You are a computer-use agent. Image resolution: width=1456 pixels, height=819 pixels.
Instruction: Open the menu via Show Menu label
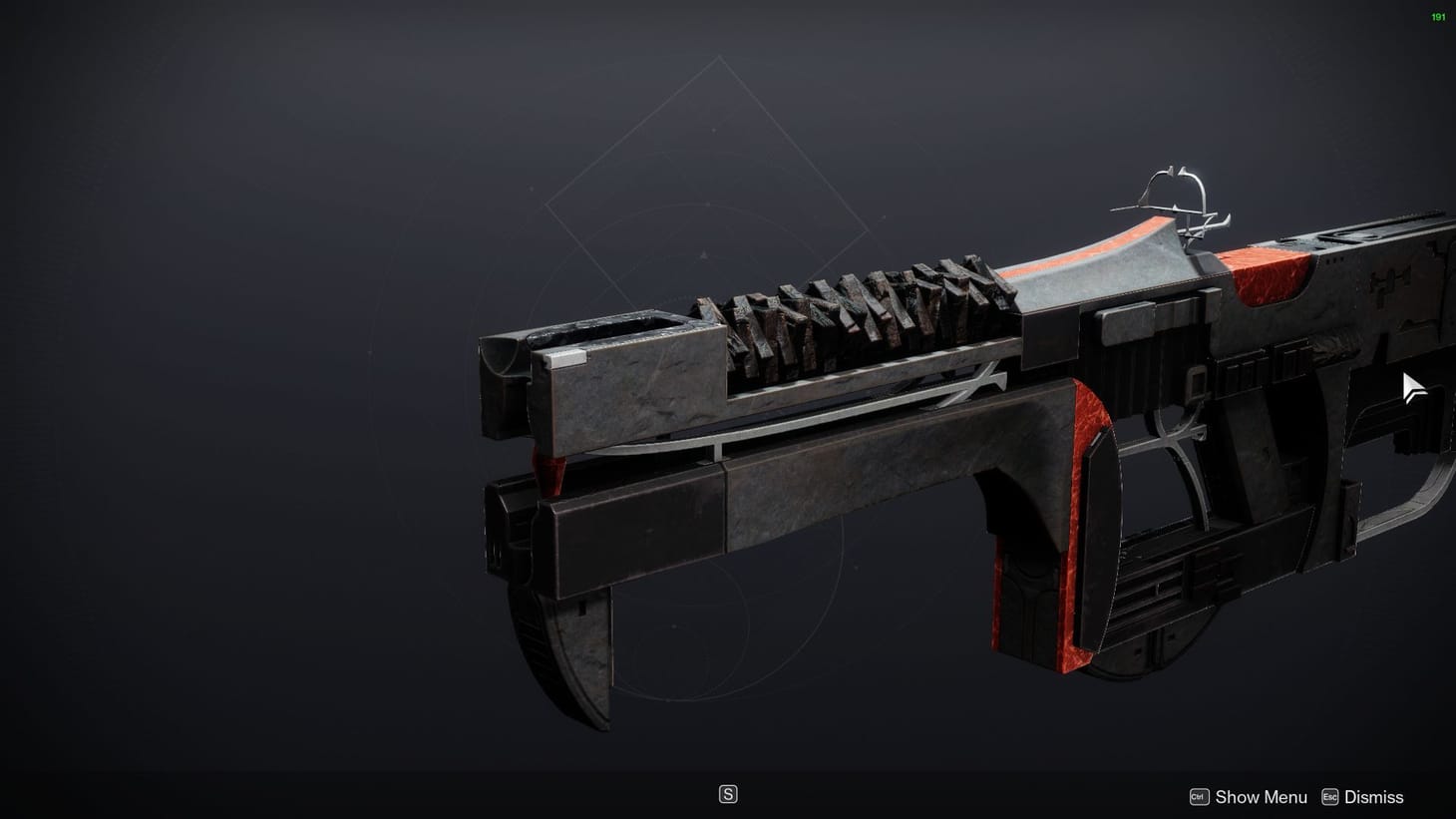(x=1260, y=796)
